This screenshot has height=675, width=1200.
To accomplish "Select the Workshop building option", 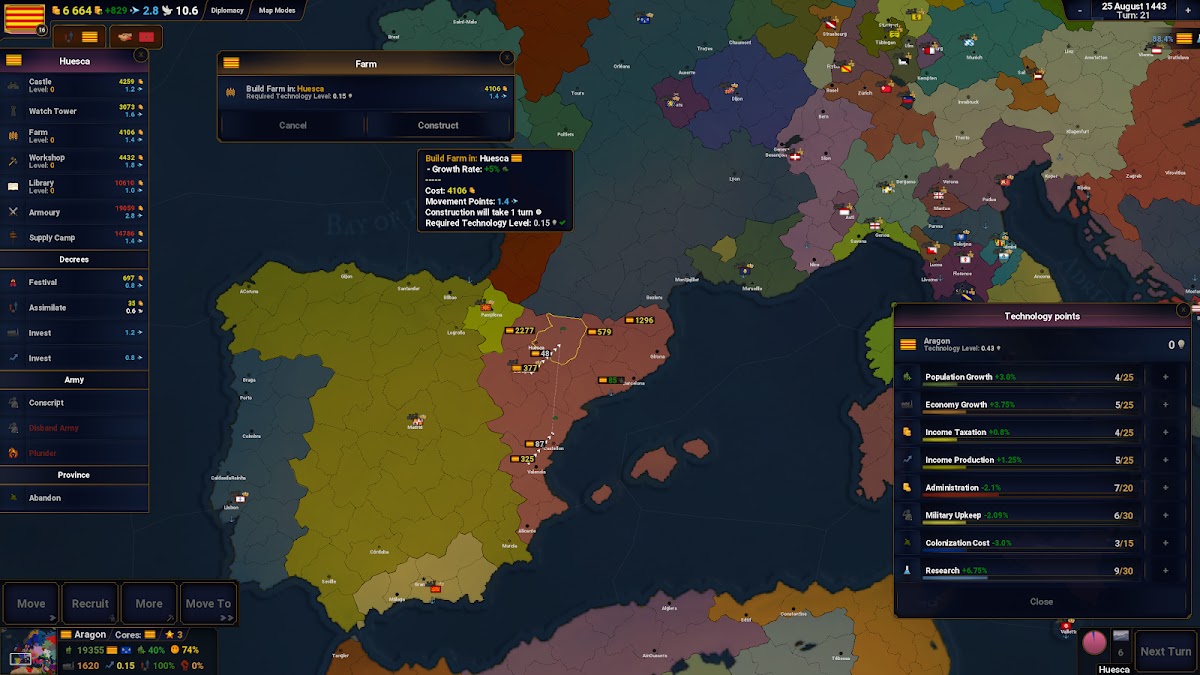I will [x=75, y=161].
